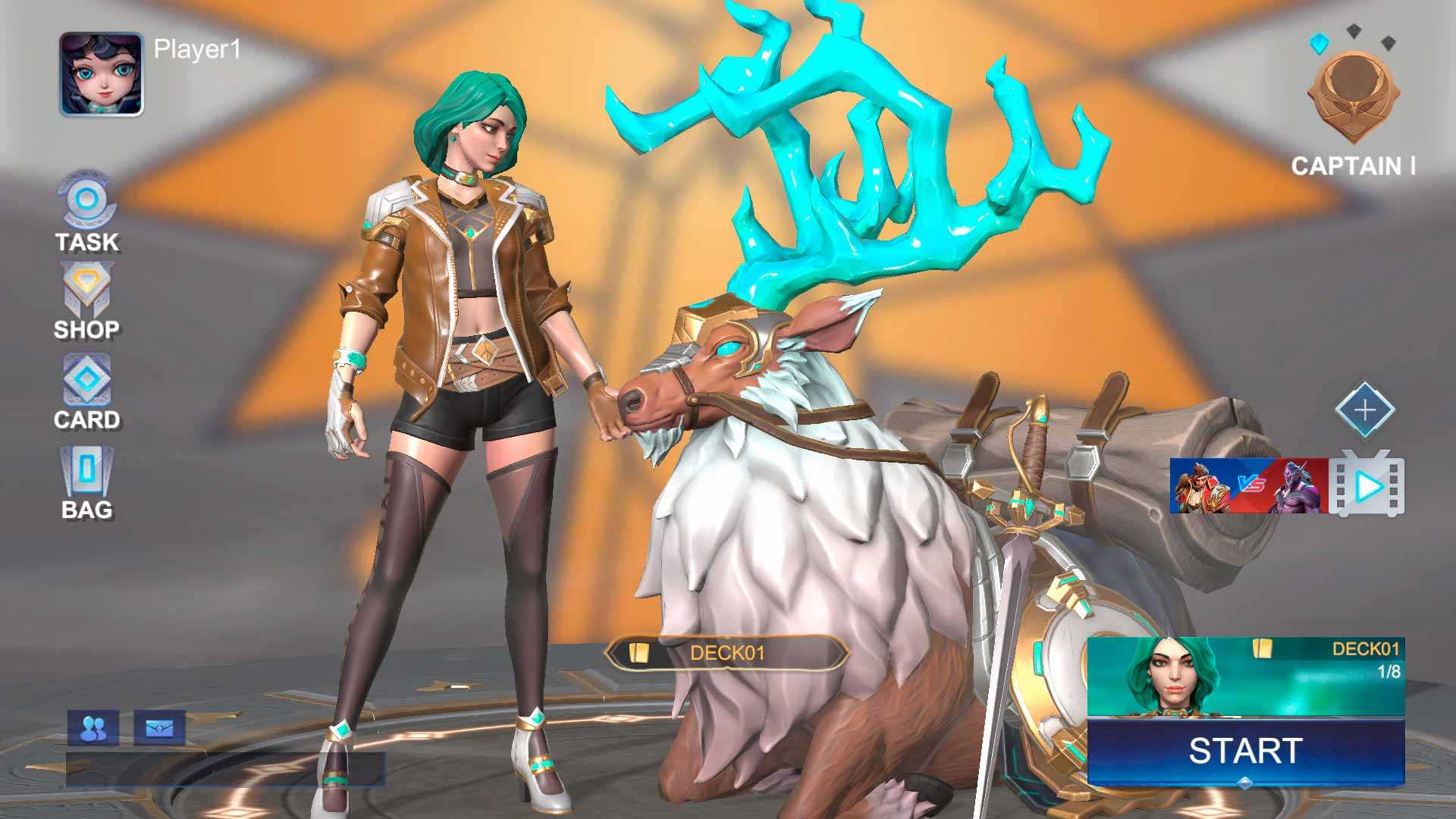Open the versus match banner
The height and width of the screenshot is (819, 1456).
[x=1248, y=485]
